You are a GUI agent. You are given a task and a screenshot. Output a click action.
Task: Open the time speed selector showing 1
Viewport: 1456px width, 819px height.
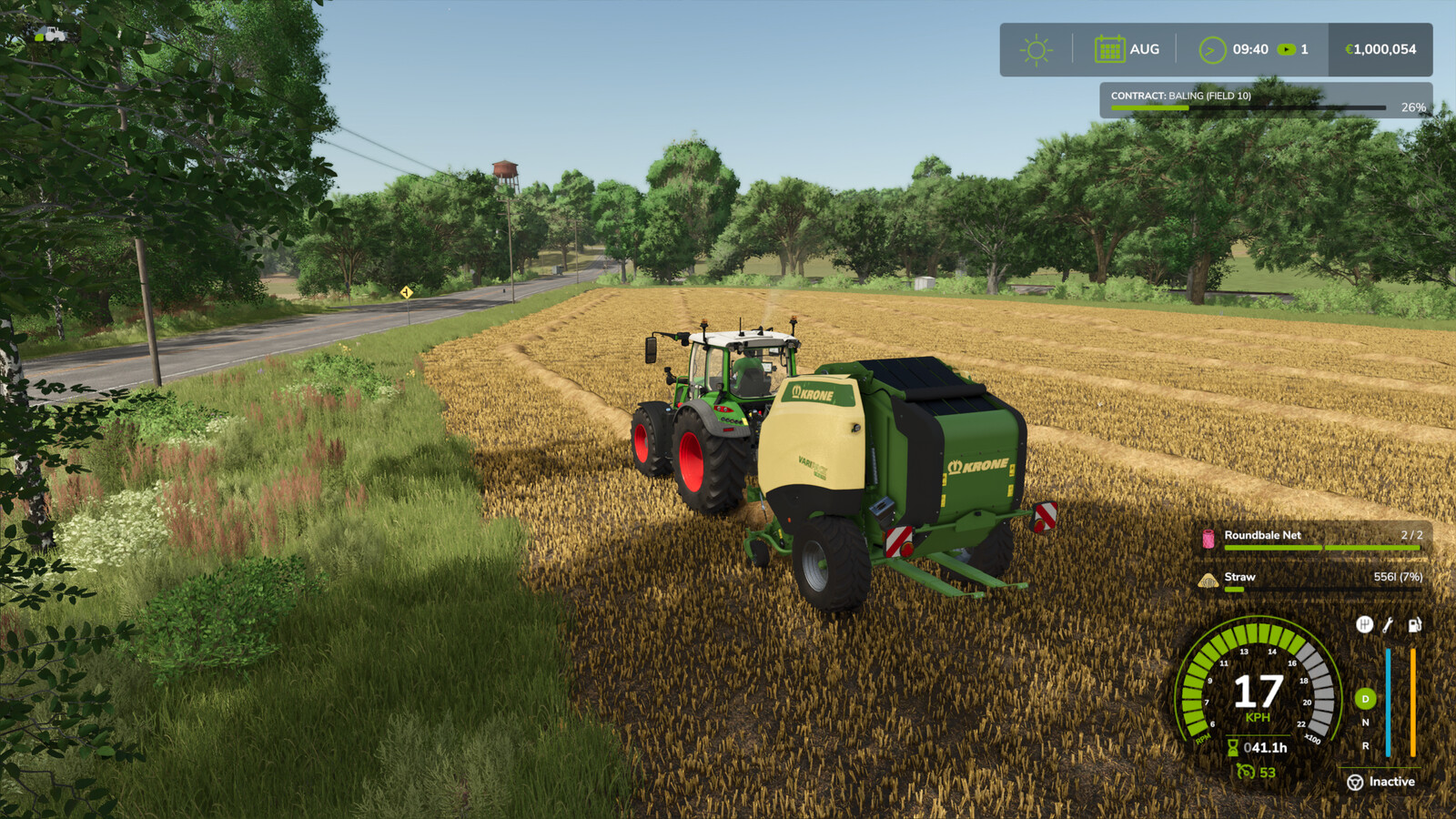tap(1292, 50)
